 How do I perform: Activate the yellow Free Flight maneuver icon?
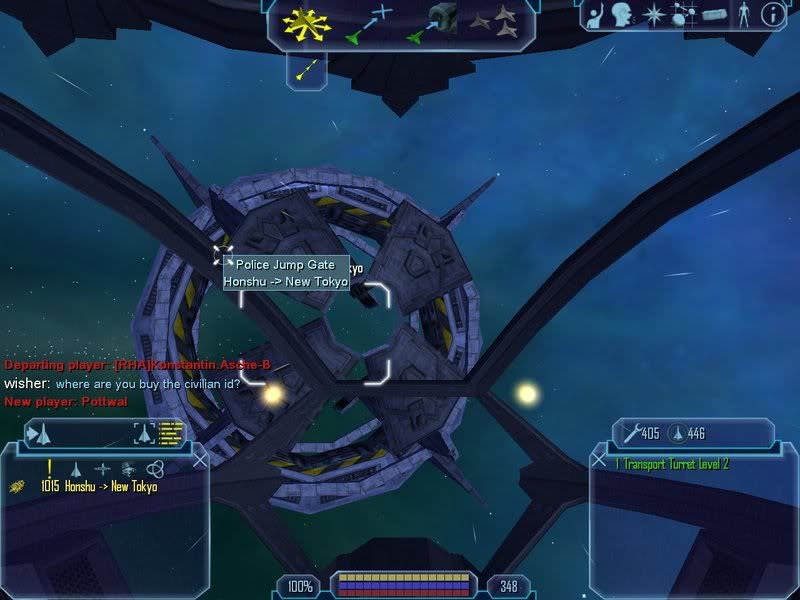click(307, 24)
